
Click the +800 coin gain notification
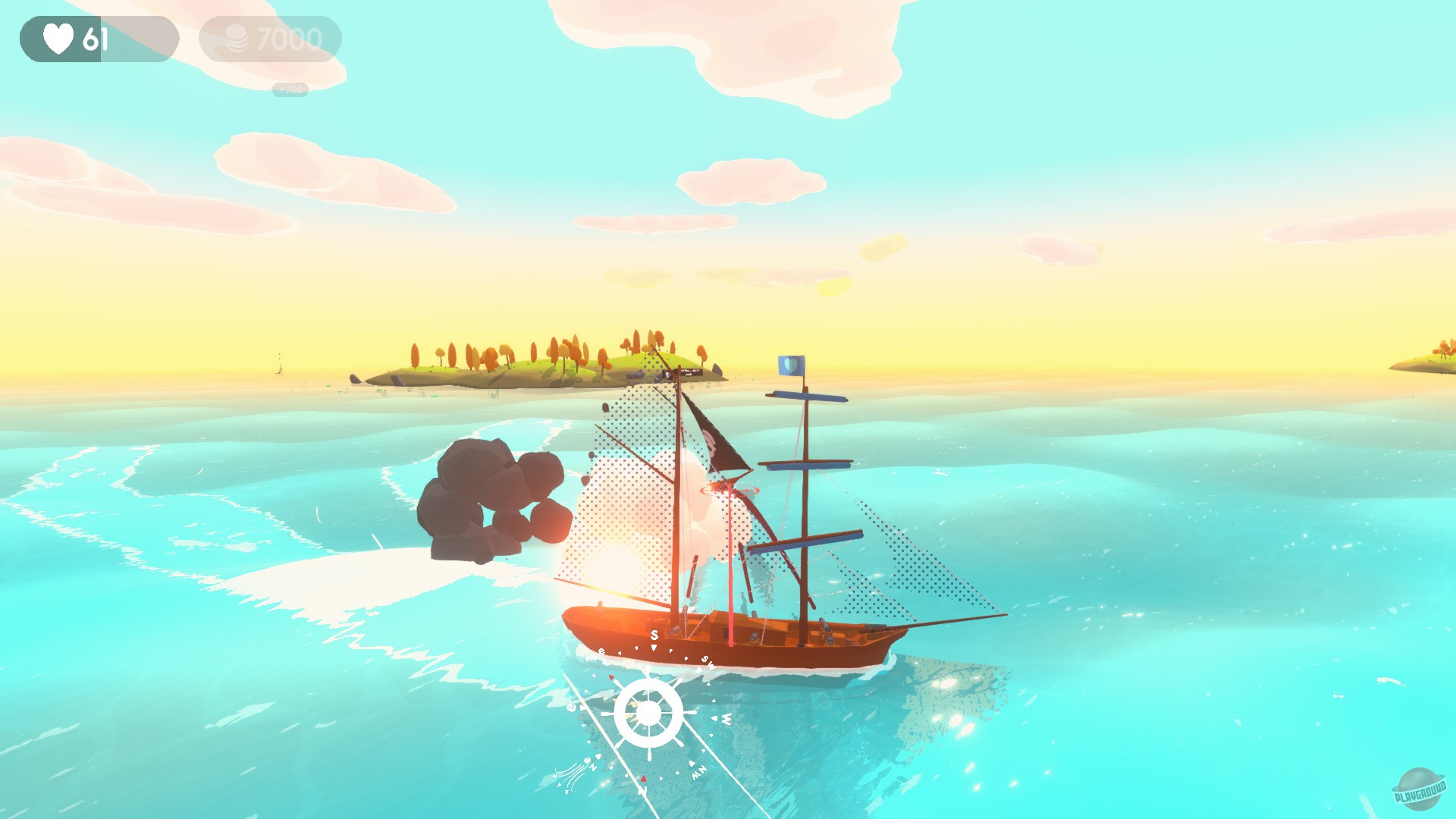tap(289, 89)
